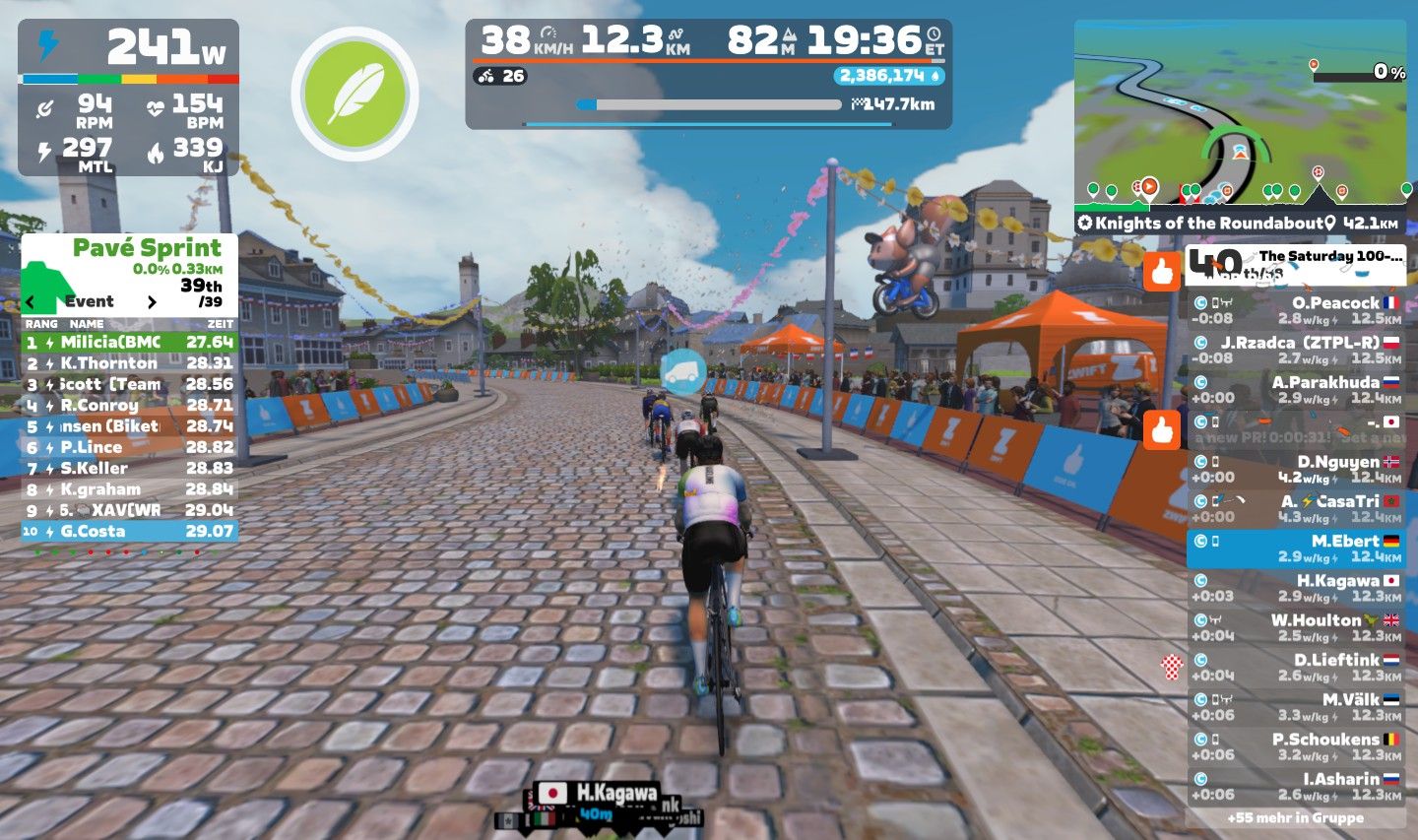Screen dimensions: 1418x840
Task: Choose W.Houlton from the riders list
Action: click(1296, 627)
